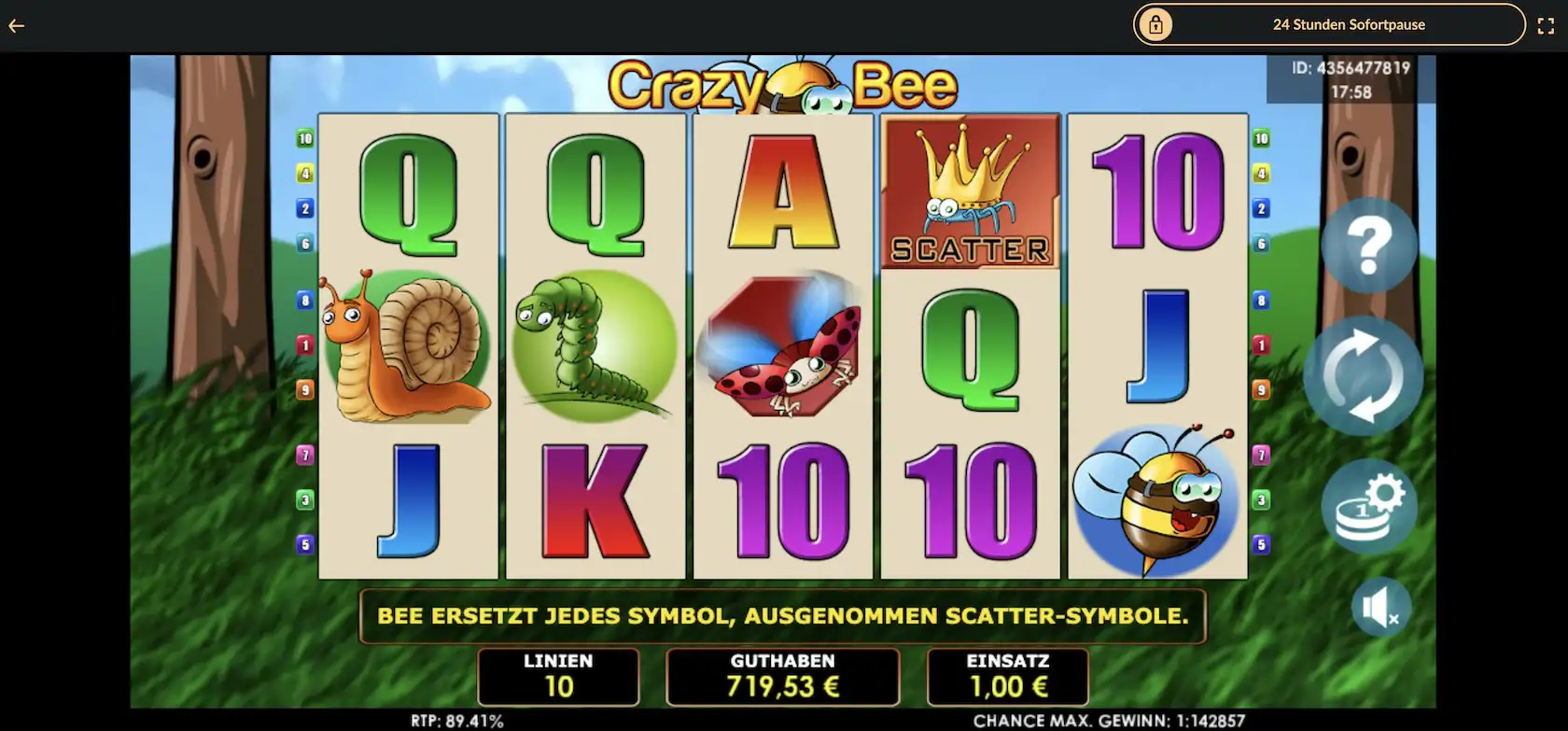Open the game ID info panel
The image size is (1568, 731).
point(1351,77)
